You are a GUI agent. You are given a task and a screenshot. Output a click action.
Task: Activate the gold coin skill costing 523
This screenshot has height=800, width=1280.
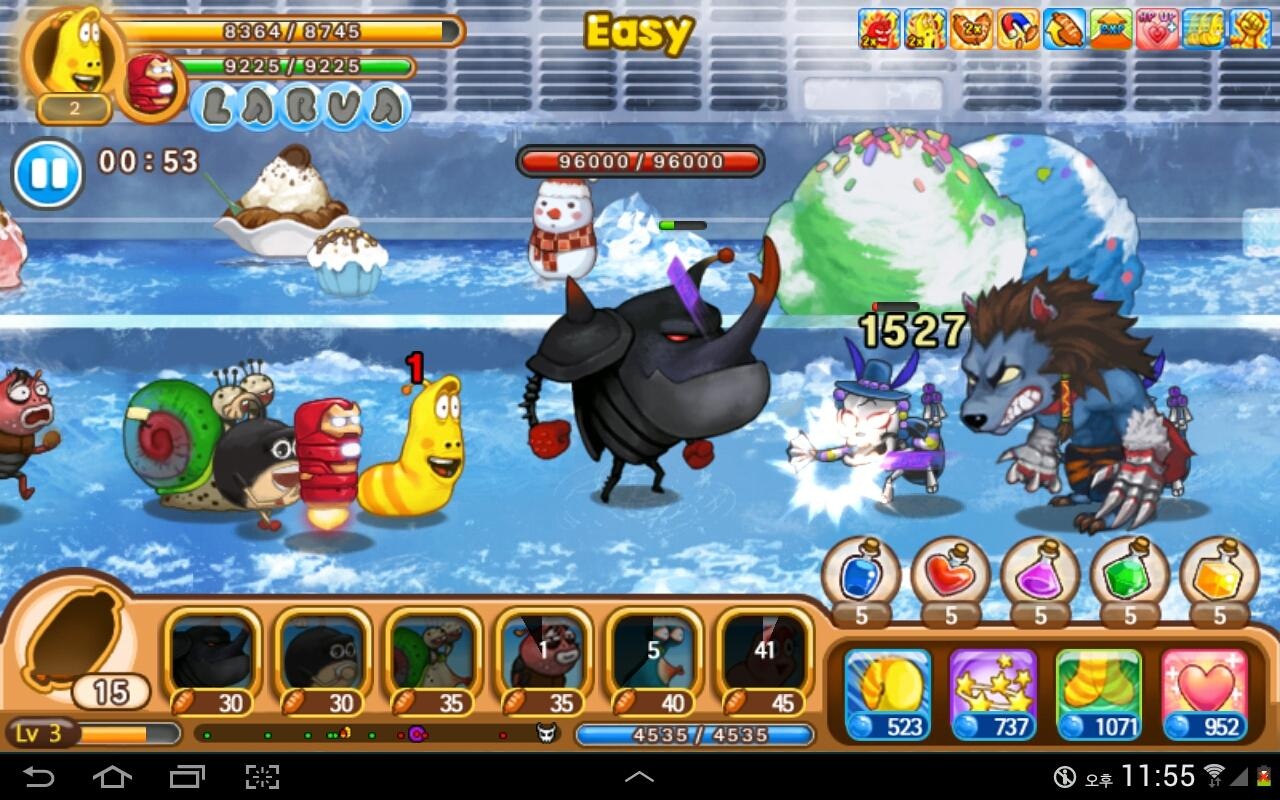[x=886, y=690]
